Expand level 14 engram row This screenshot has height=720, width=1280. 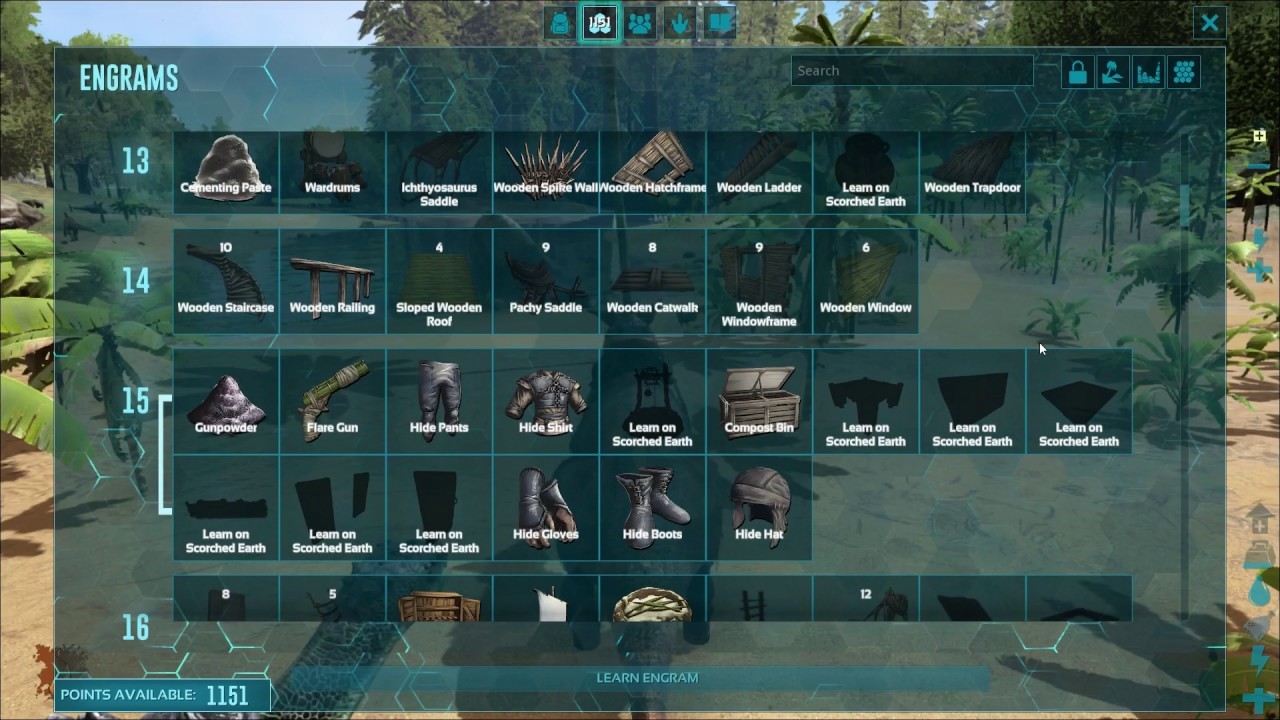[x=135, y=283]
